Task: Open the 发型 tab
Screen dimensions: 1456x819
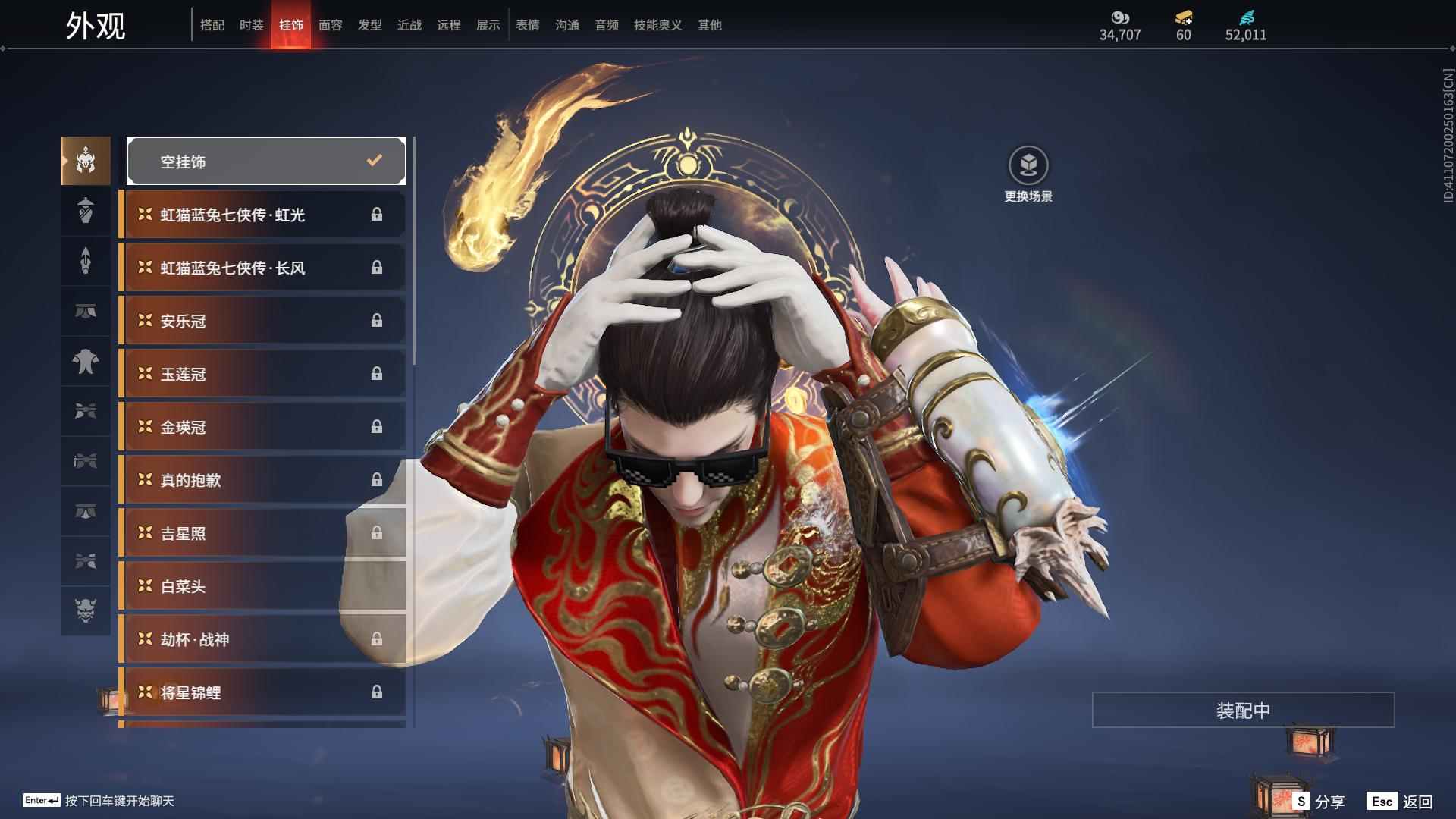Action: click(369, 24)
